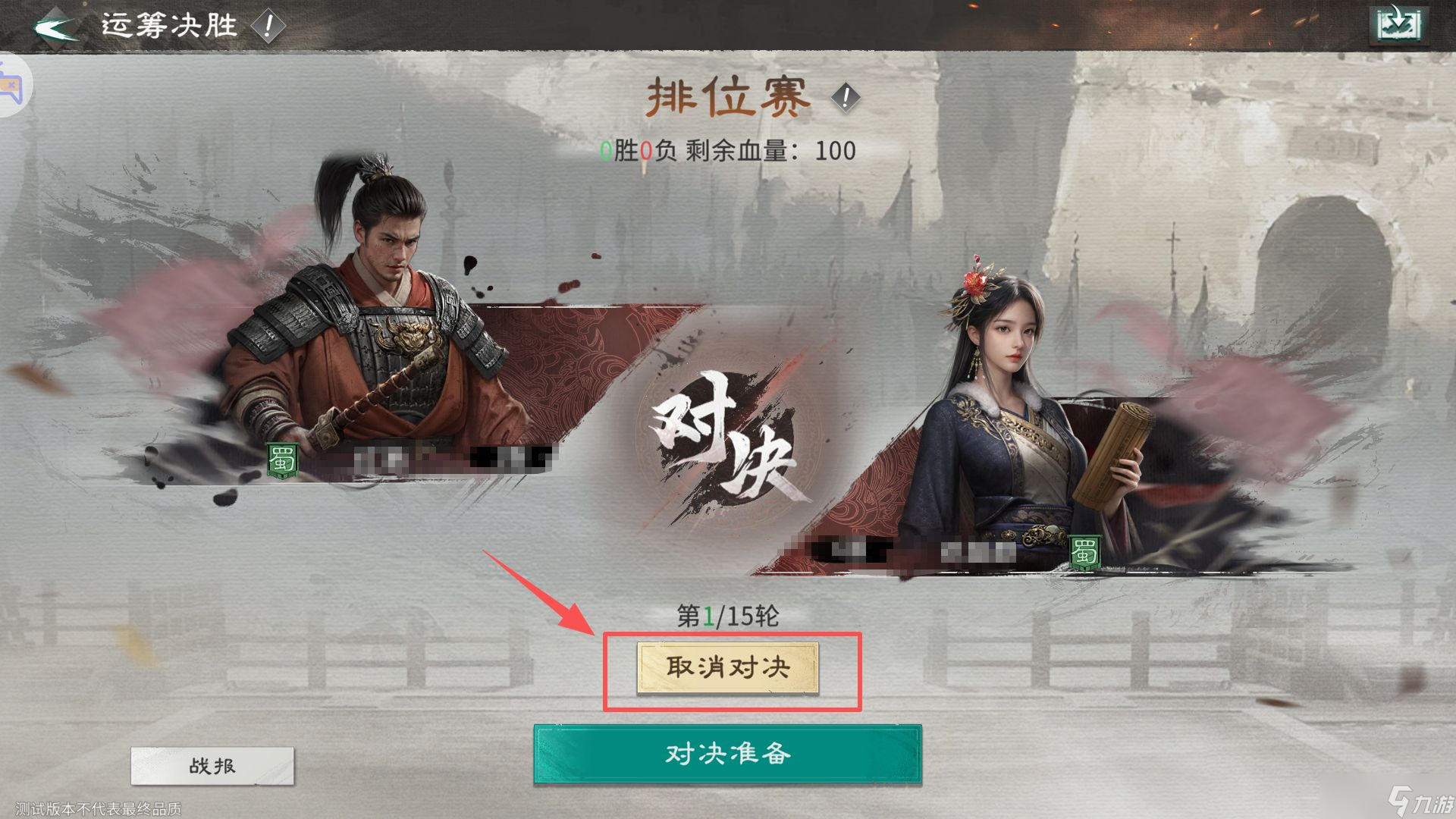Click the 运筹决胜 title in top bar
This screenshot has width=1456, height=819.
168,24
